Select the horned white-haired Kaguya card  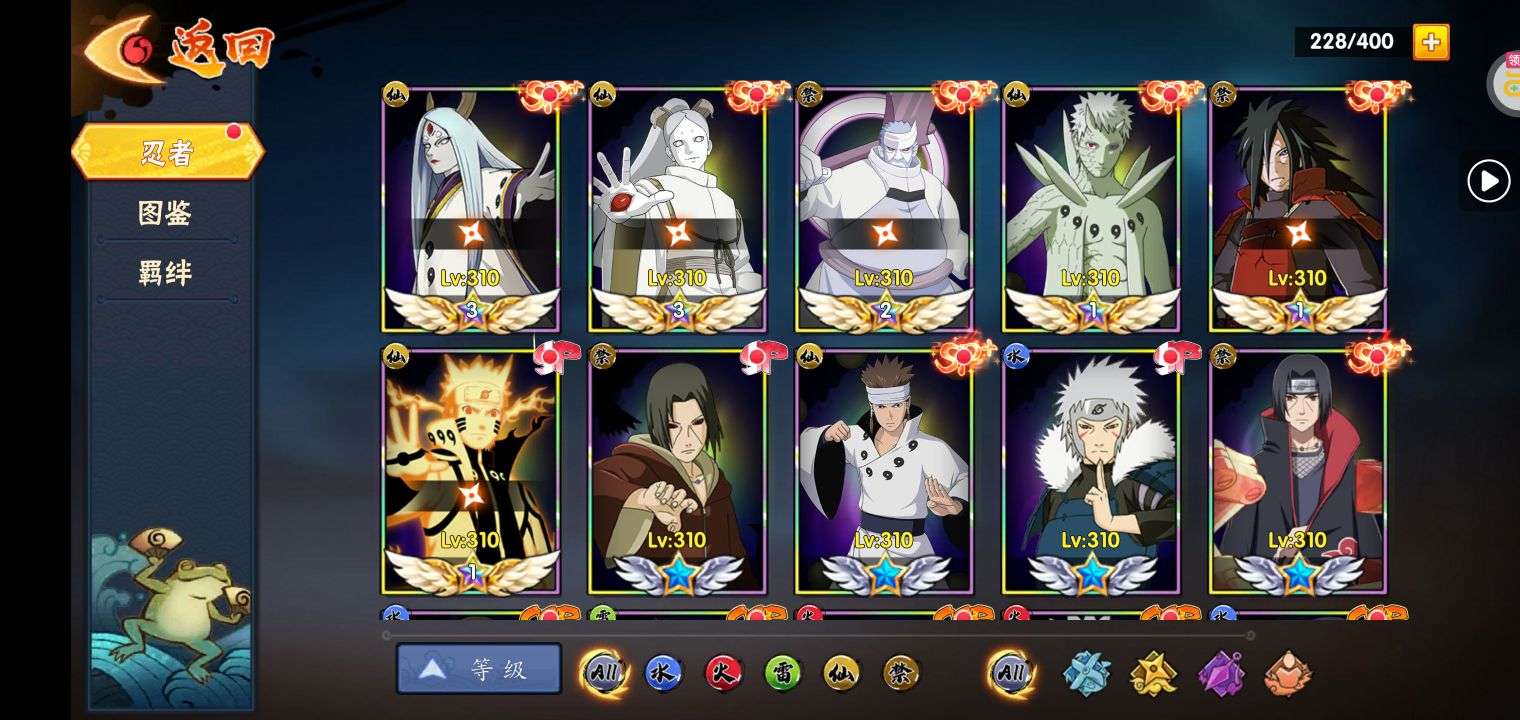pos(471,210)
